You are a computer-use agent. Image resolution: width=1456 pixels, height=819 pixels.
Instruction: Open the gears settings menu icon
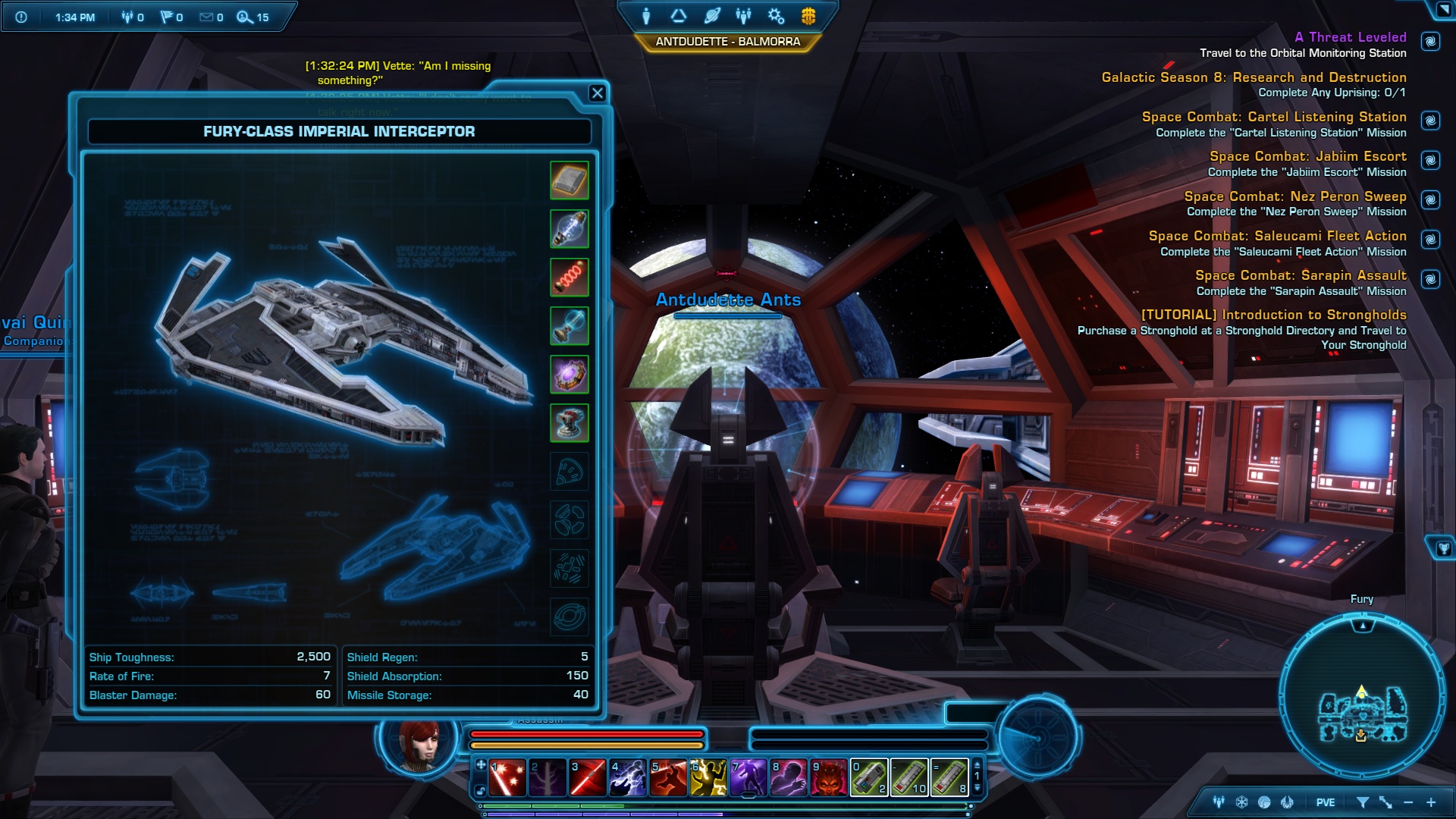(x=776, y=16)
